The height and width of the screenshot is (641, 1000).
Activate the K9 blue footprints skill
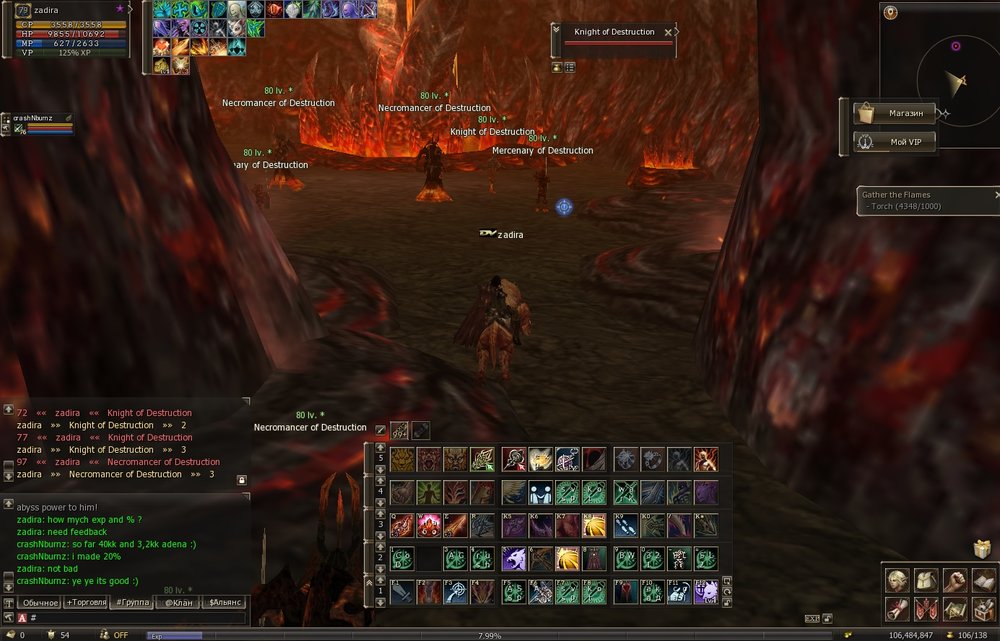625,525
